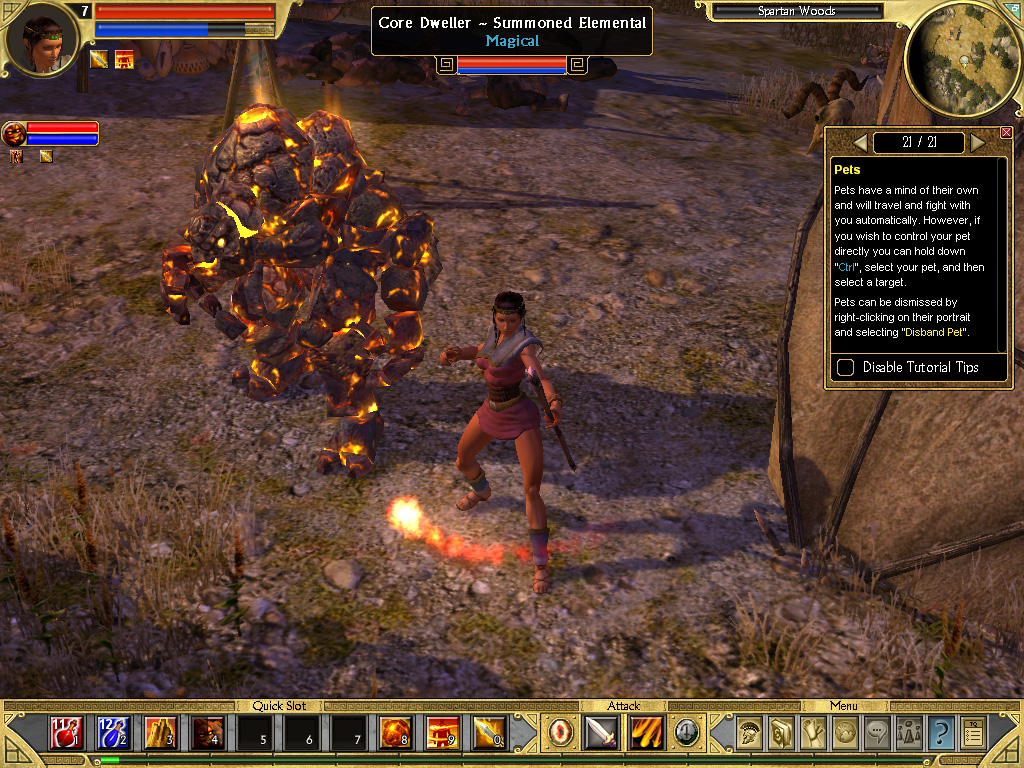Viewport: 1024px width, 768px height.
Task: Activate the golden rock skill in slot 3
Action: (x=160, y=733)
